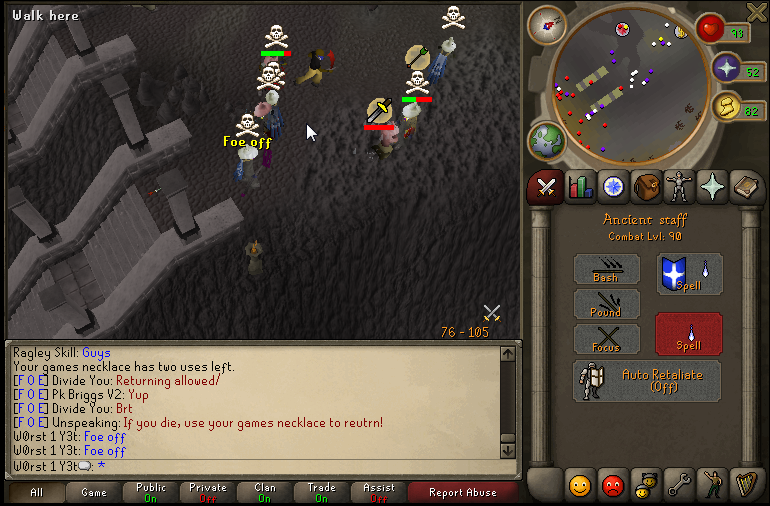The image size is (770, 506).
Task: Open the Stats tab with bar chart icon
Action: coord(579,186)
